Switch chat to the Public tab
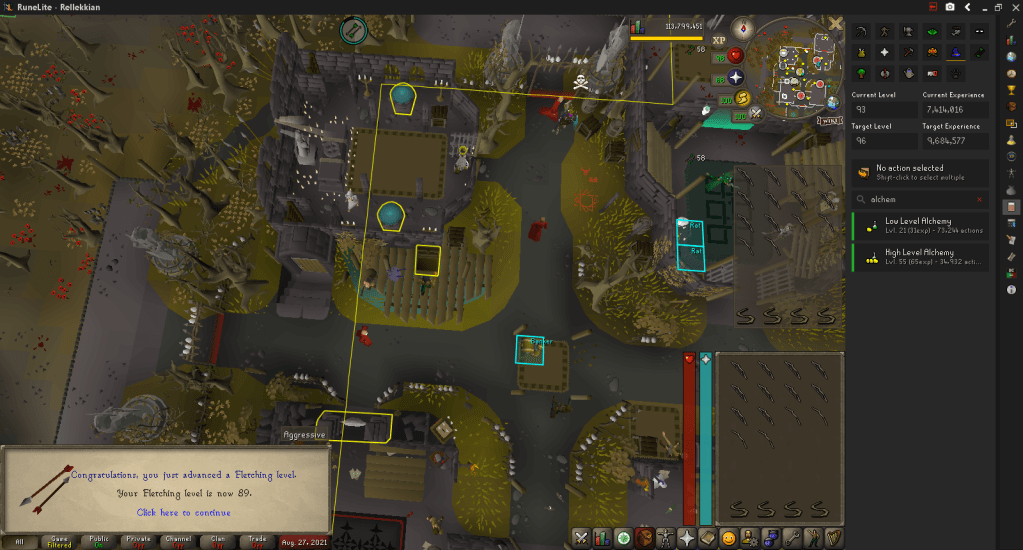 click(x=97, y=541)
